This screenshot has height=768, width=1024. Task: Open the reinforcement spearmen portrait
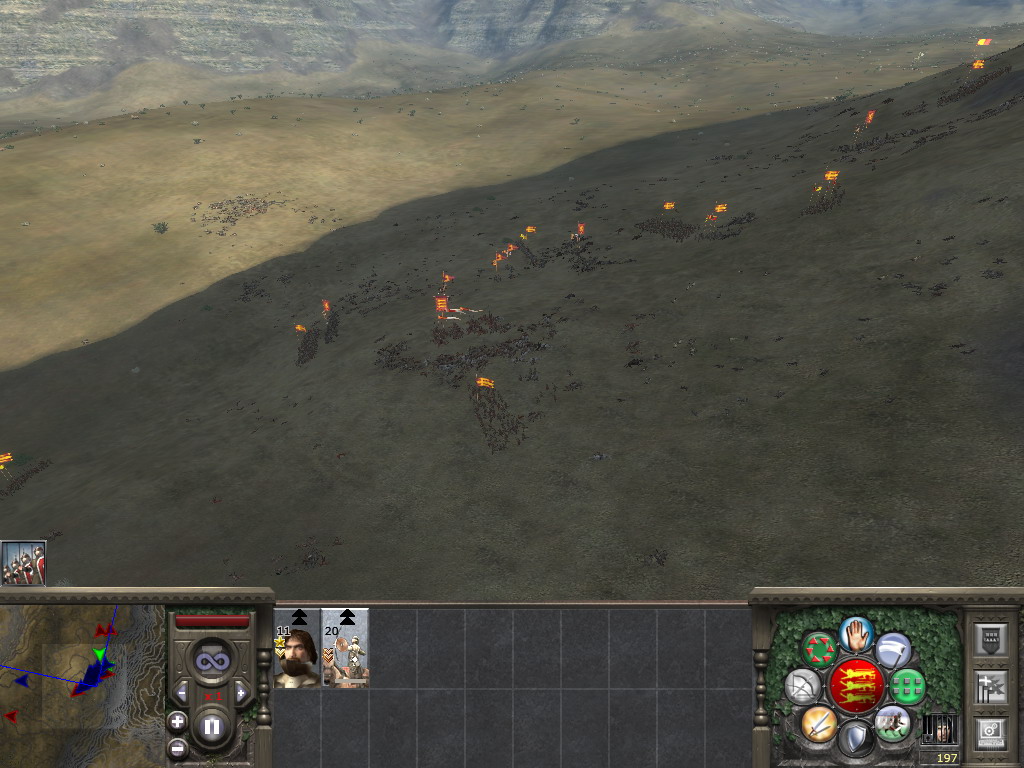(23, 563)
